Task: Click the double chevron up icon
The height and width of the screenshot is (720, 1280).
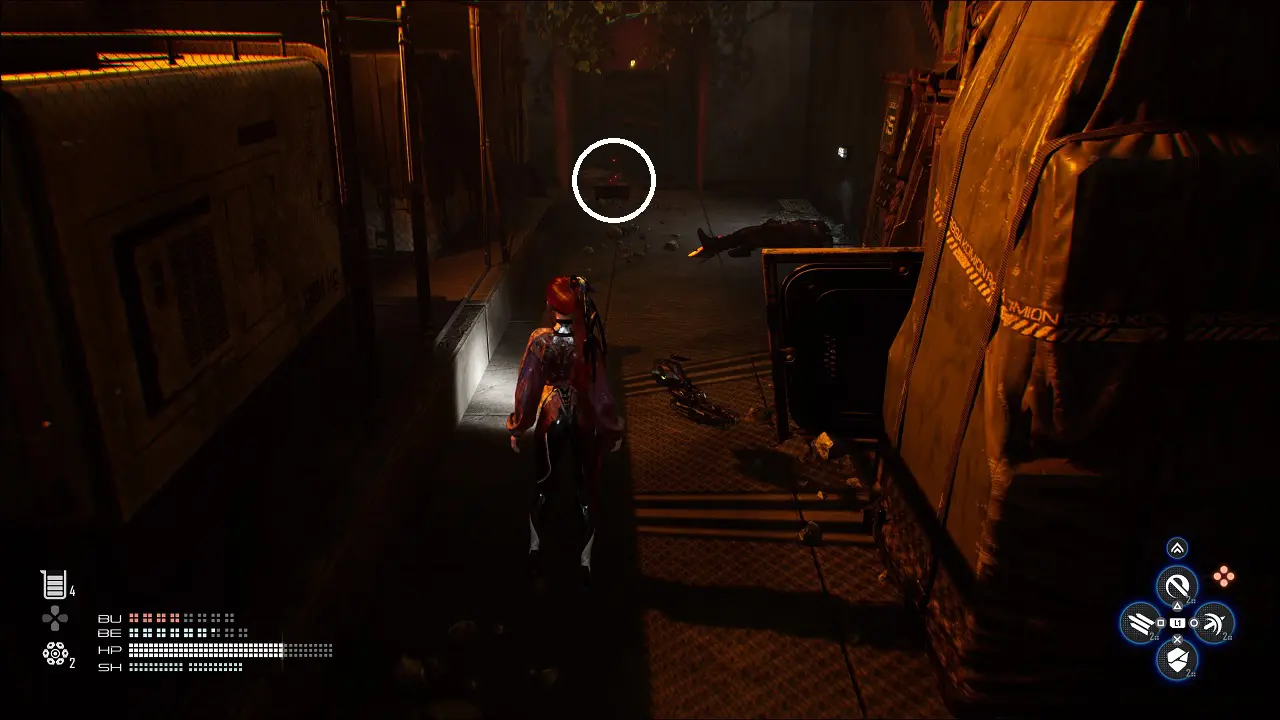Action: pos(1177,548)
